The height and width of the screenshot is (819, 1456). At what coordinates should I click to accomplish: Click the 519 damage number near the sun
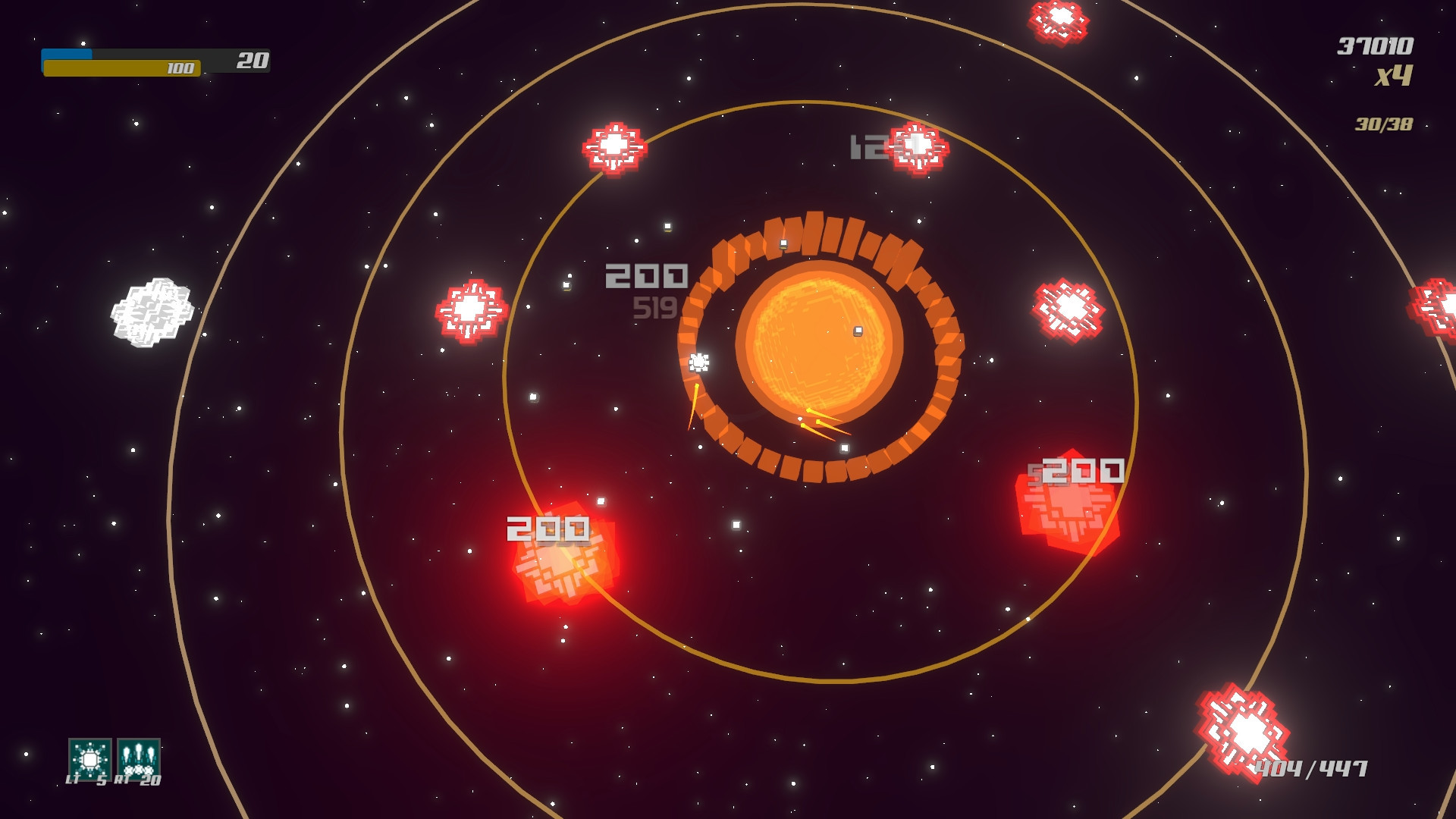coord(657,308)
